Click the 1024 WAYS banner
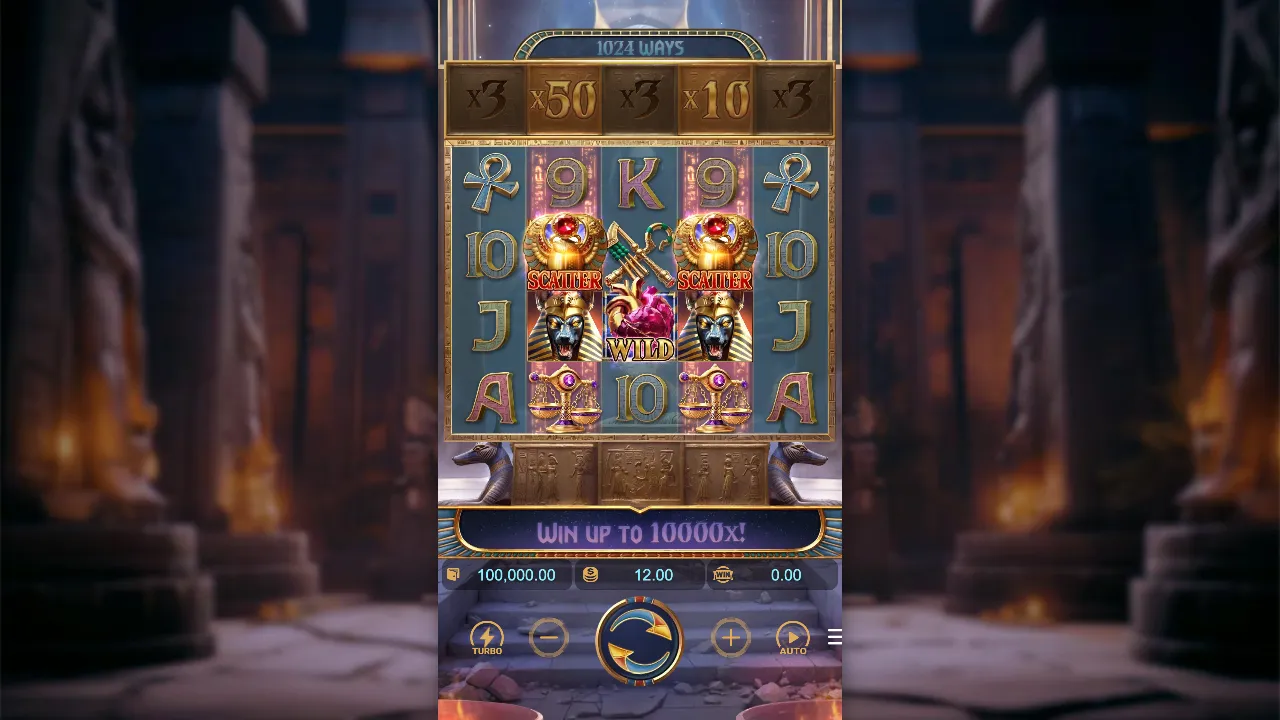1280x720 pixels. pos(640,47)
